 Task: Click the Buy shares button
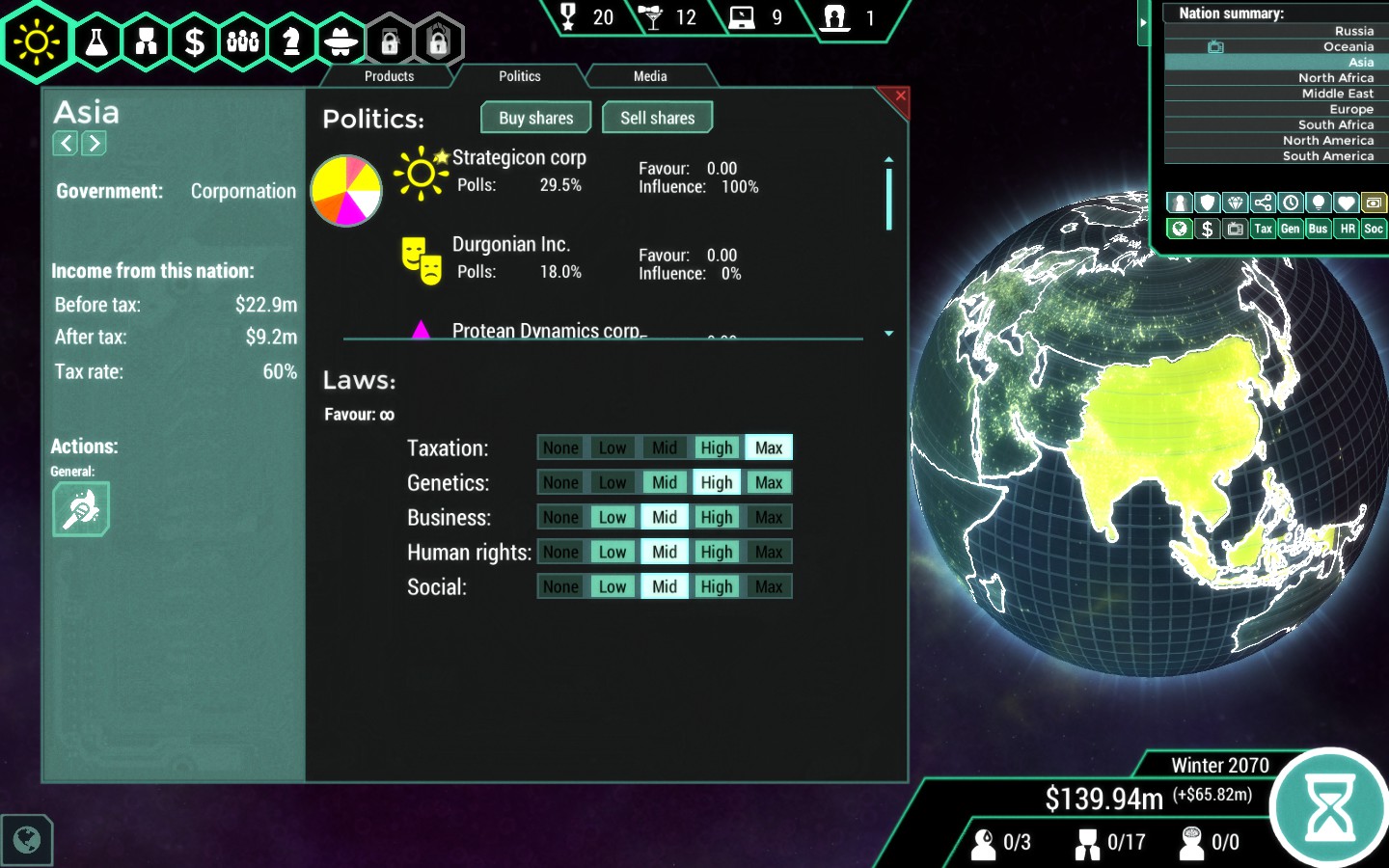pos(536,118)
